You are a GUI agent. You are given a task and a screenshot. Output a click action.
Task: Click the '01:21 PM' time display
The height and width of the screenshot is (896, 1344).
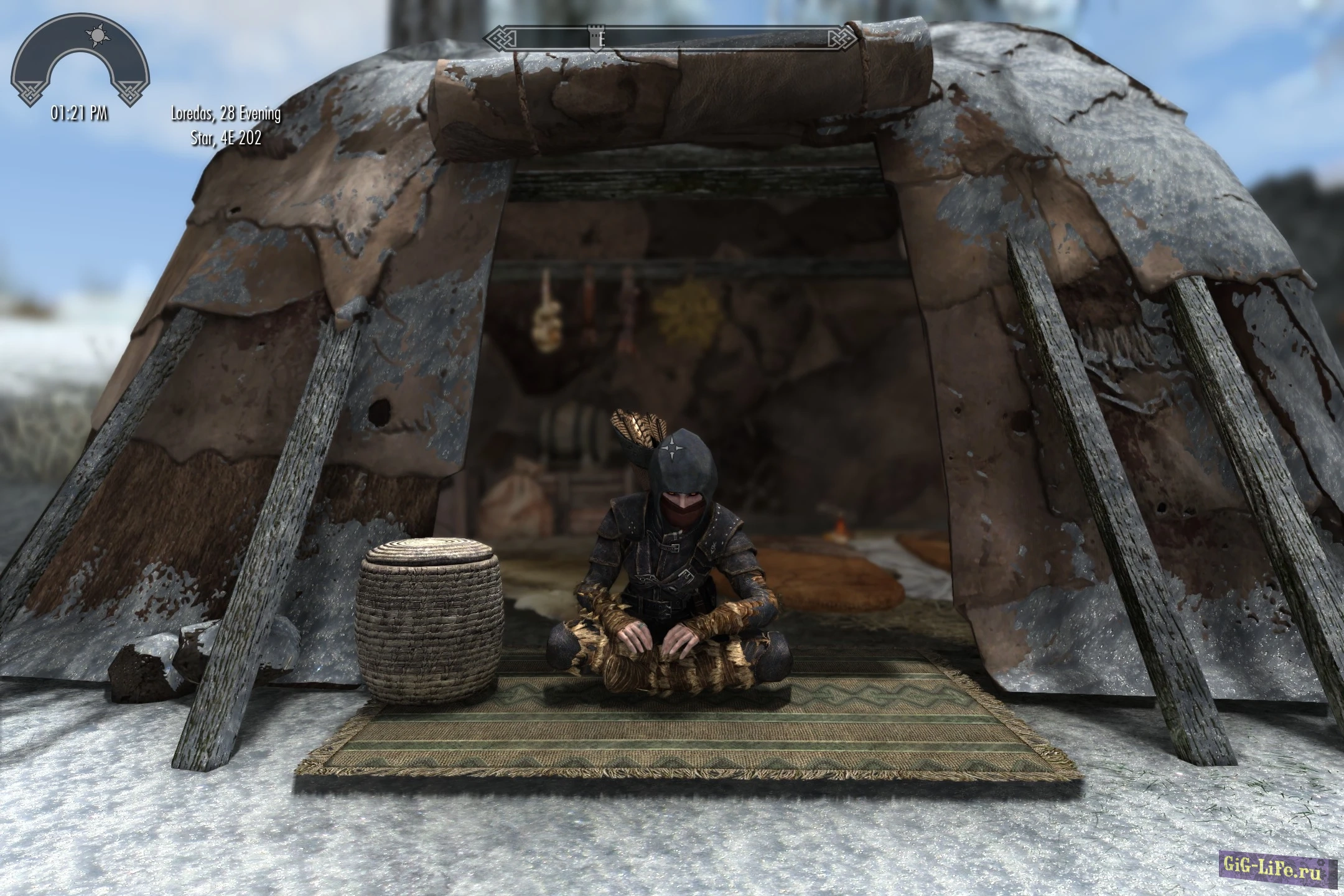(79, 113)
